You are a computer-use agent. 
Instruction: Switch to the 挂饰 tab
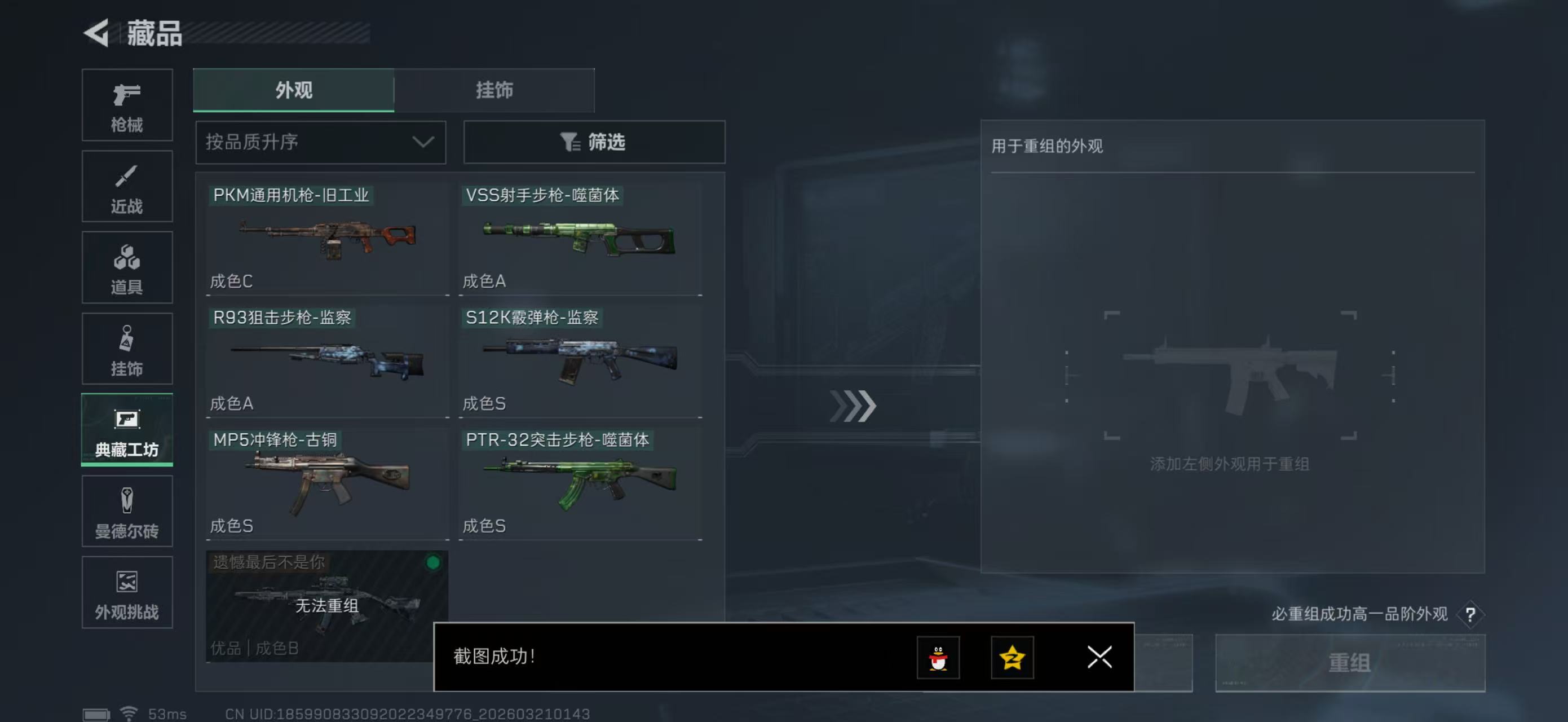494,90
